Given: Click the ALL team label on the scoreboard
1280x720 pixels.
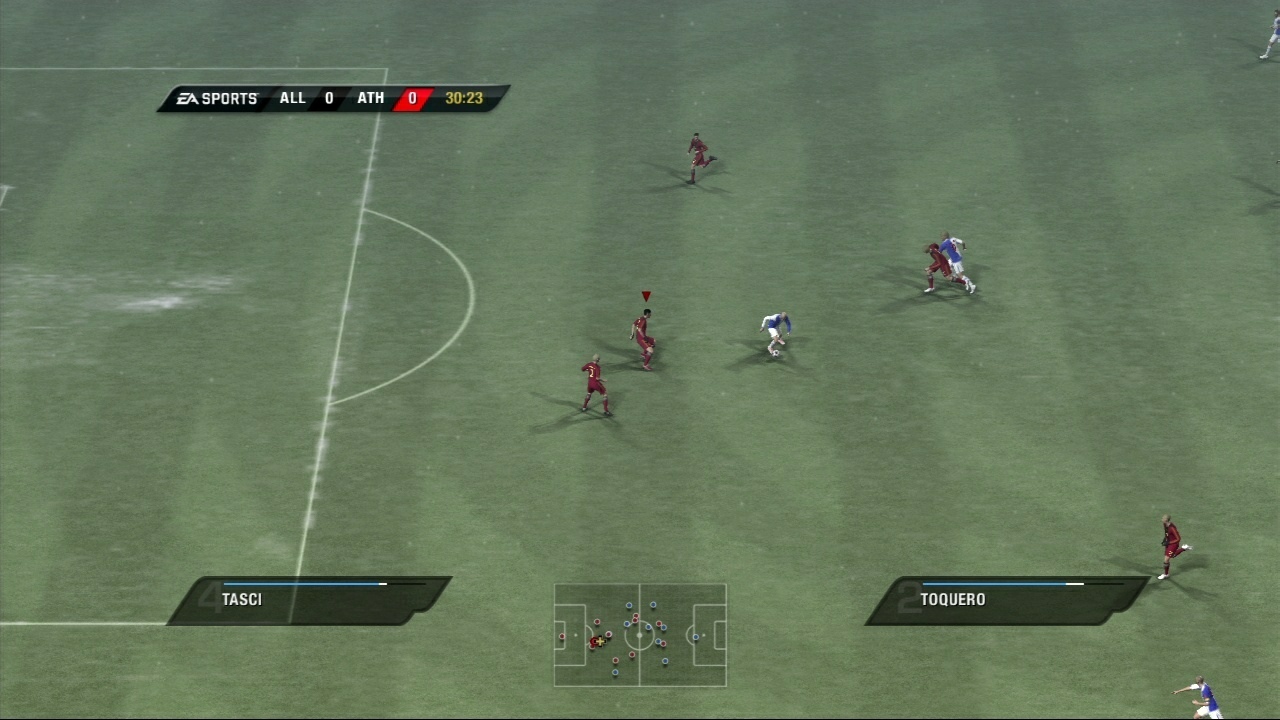Looking at the screenshot, I should 292,98.
